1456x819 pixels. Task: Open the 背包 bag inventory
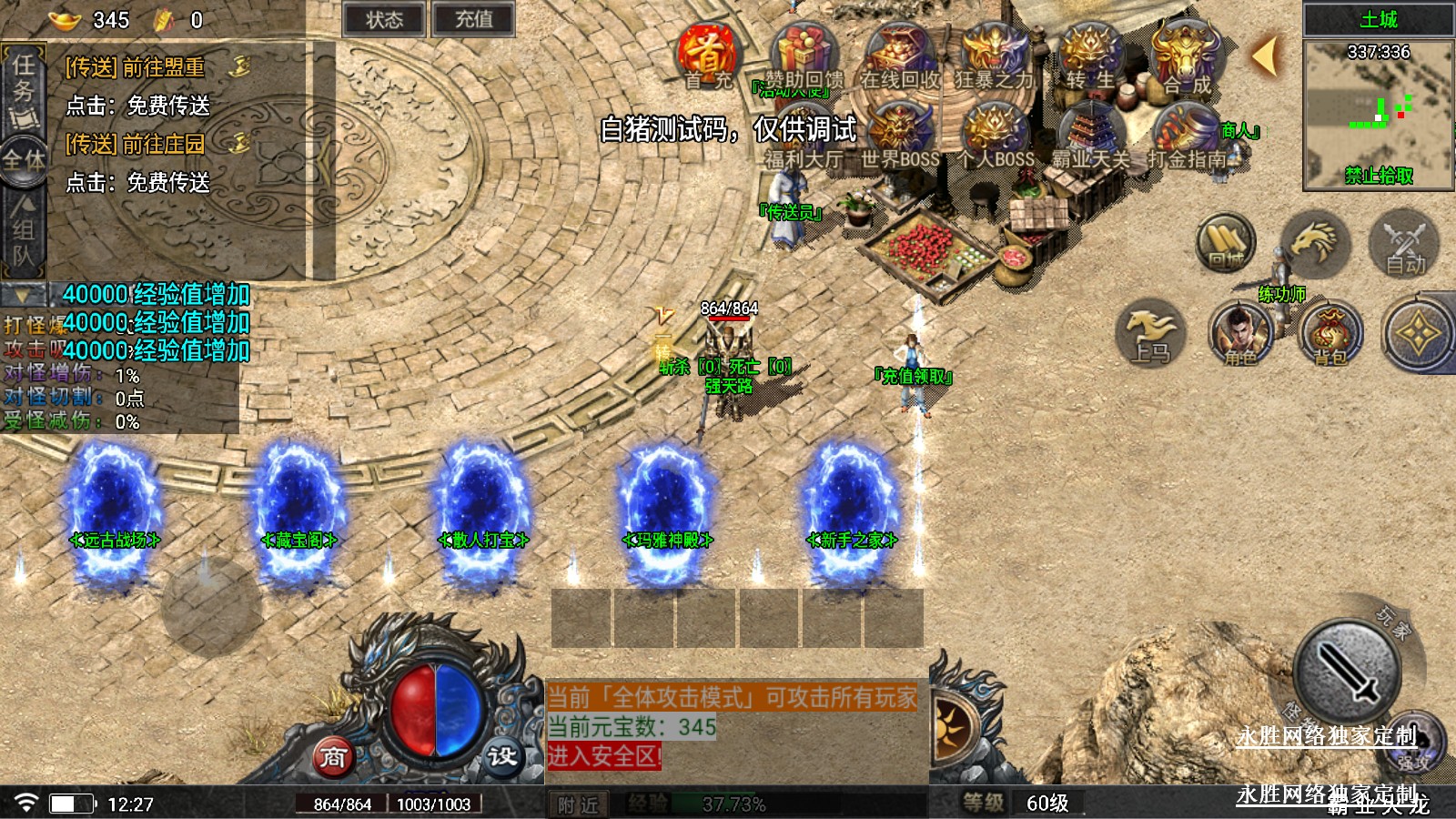click(x=1330, y=334)
